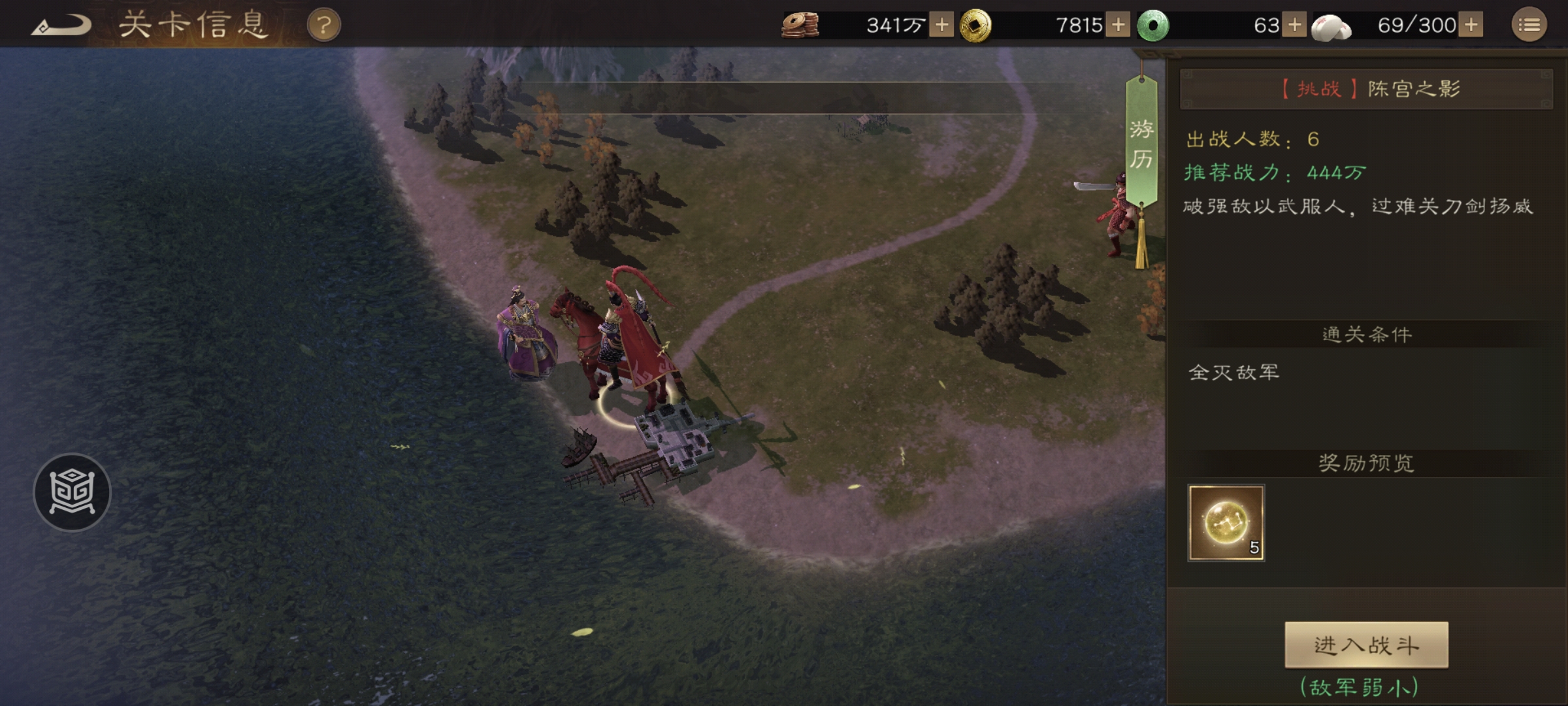The width and height of the screenshot is (1568, 706).
Task: Refill stamina buns with the plus button
Action: (x=1471, y=25)
